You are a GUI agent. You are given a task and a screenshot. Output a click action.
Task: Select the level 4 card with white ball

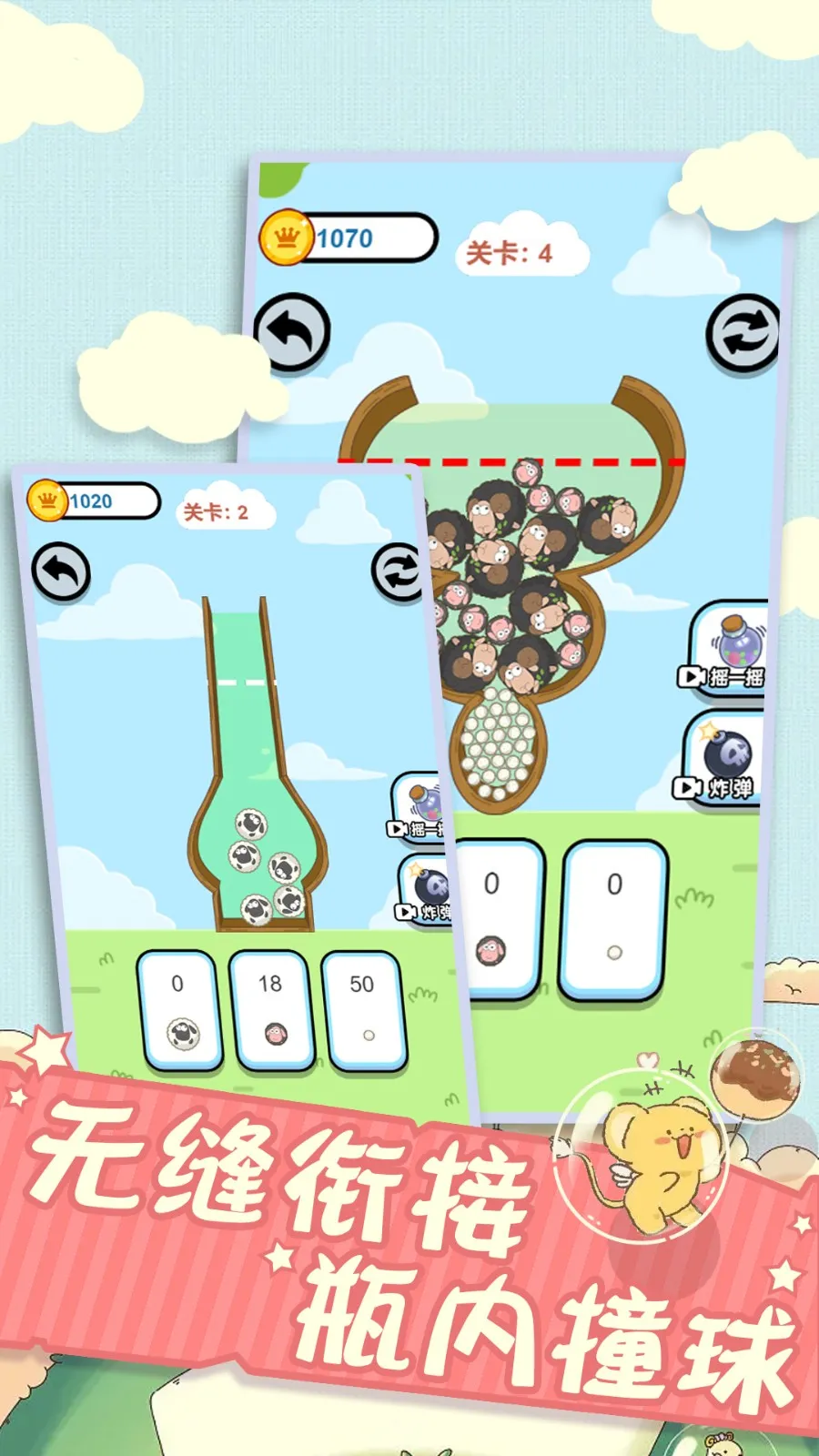pos(614,919)
